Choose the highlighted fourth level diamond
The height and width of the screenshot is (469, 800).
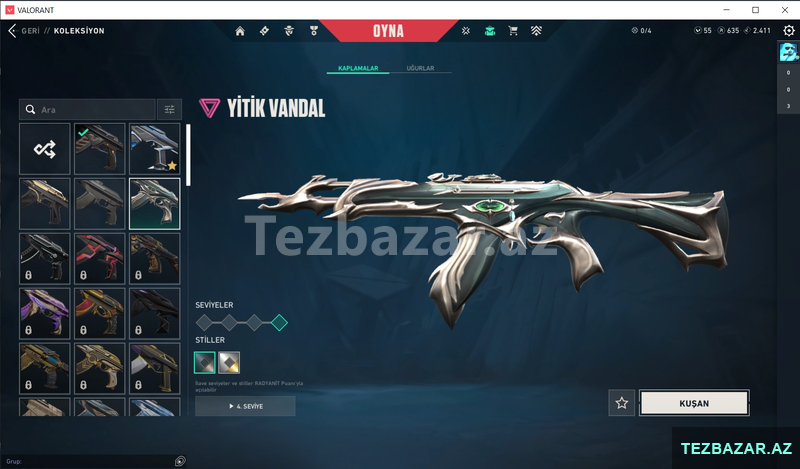coord(279,322)
